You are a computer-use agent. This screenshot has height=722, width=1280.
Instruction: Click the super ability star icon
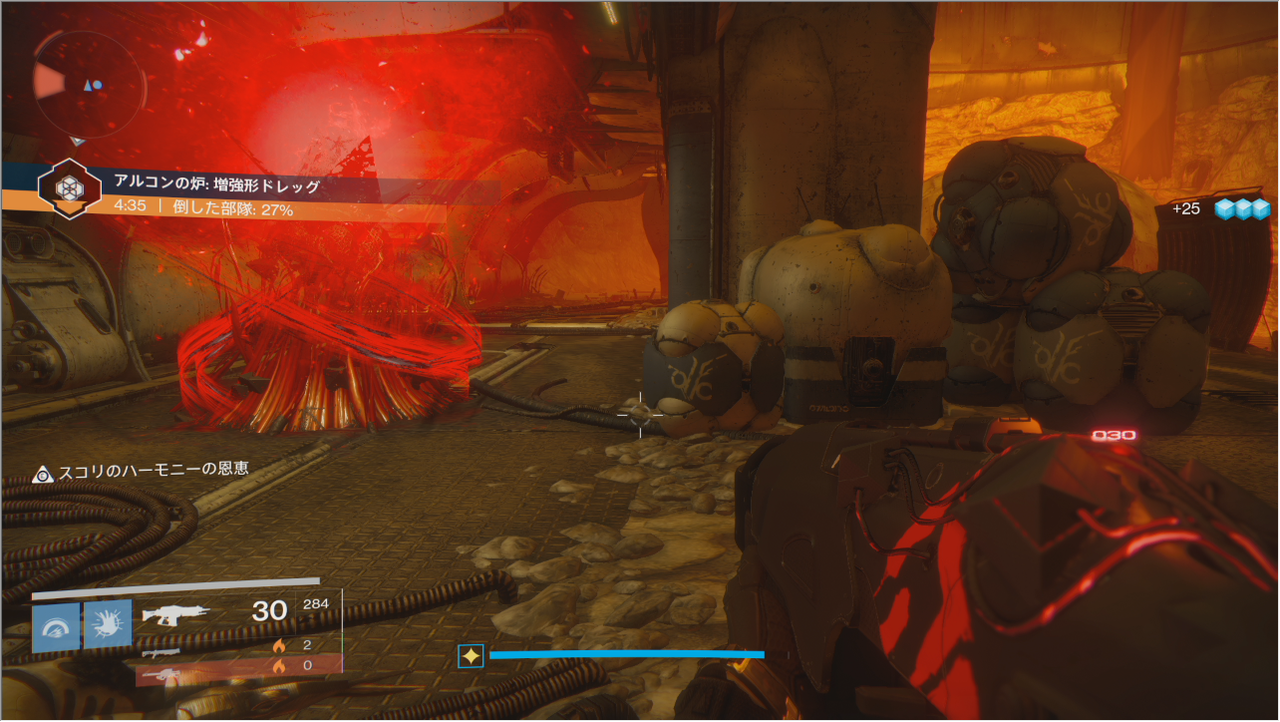point(470,656)
